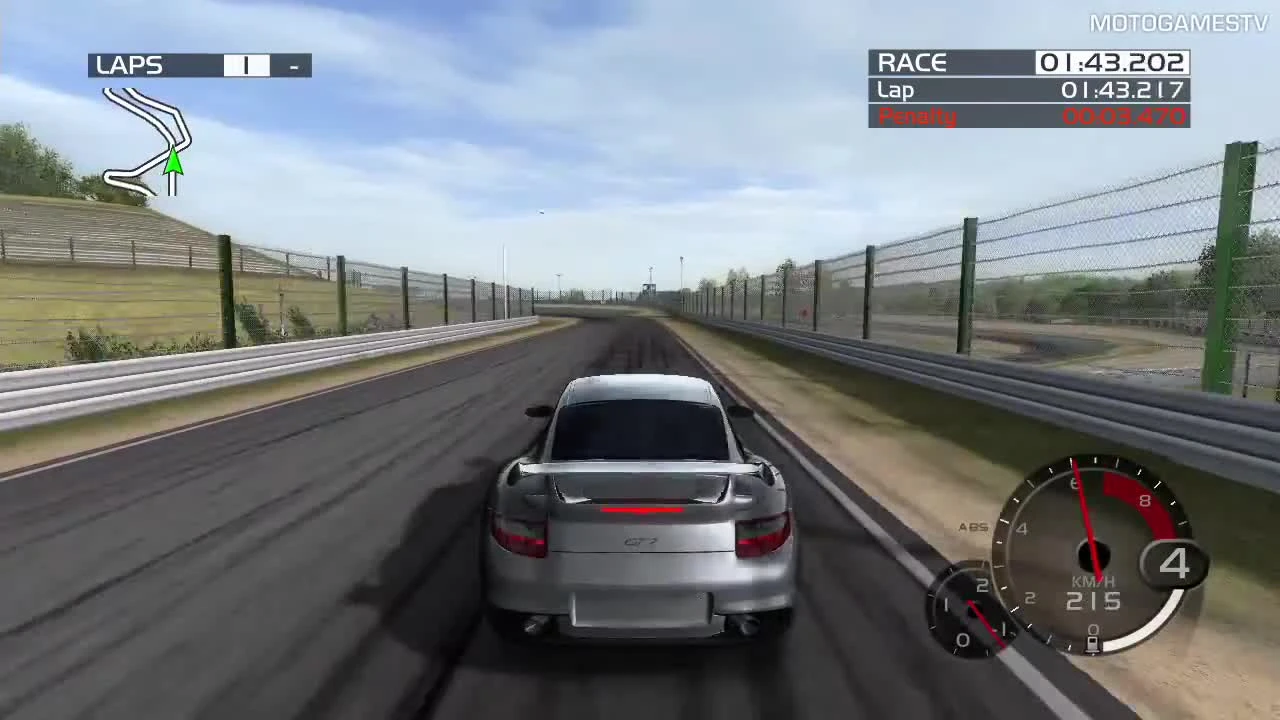Click the ABS indicator label

[972, 527]
